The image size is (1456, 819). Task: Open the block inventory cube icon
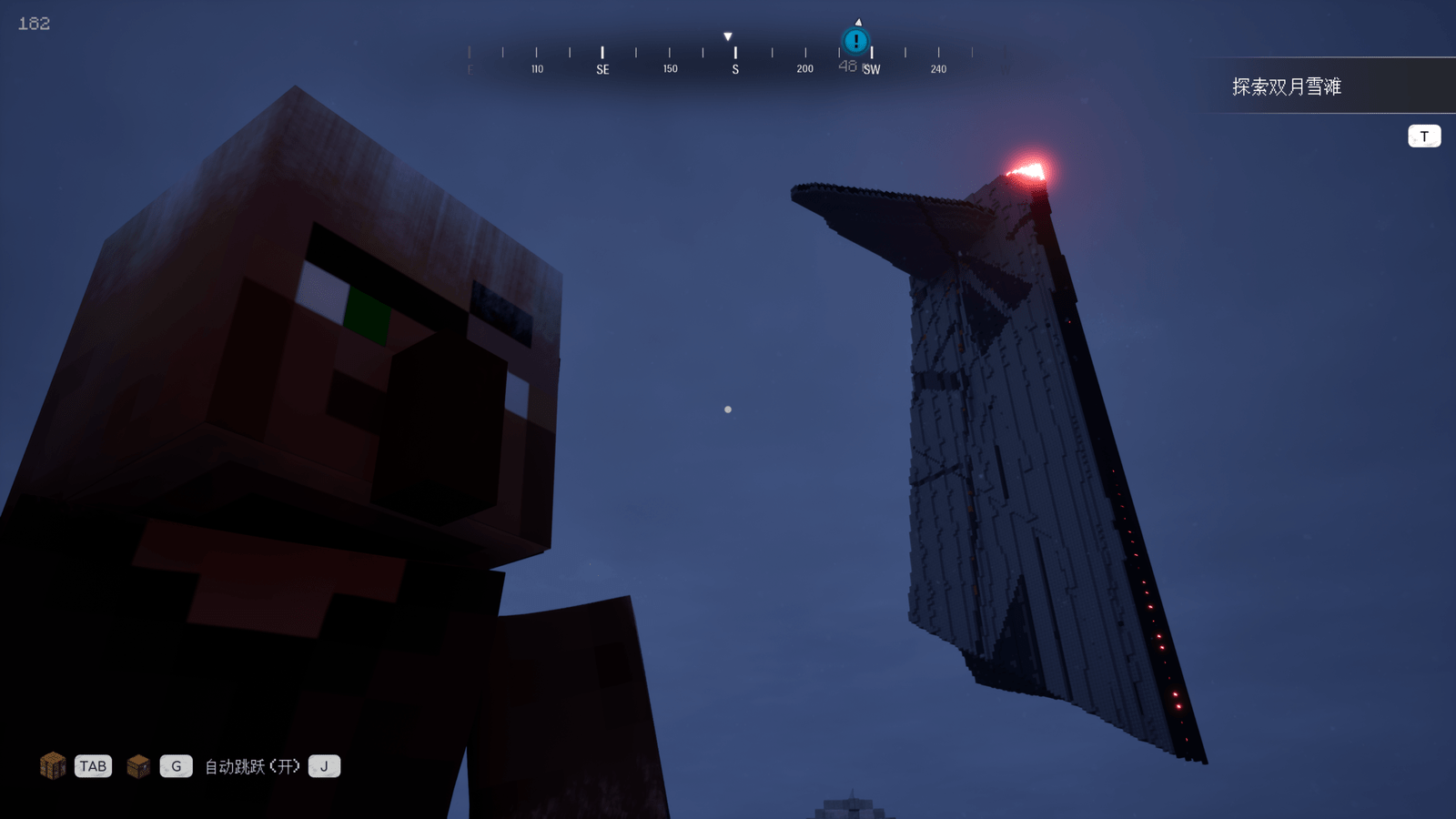pyautogui.click(x=53, y=766)
